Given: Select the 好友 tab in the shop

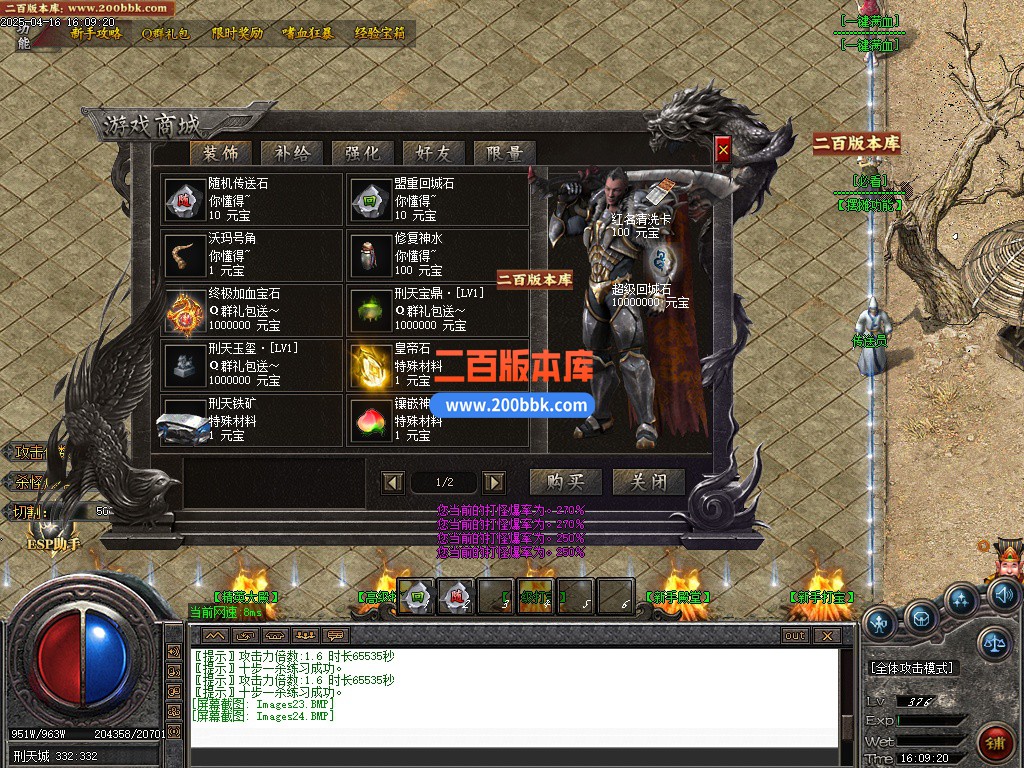Looking at the screenshot, I should click(x=433, y=153).
